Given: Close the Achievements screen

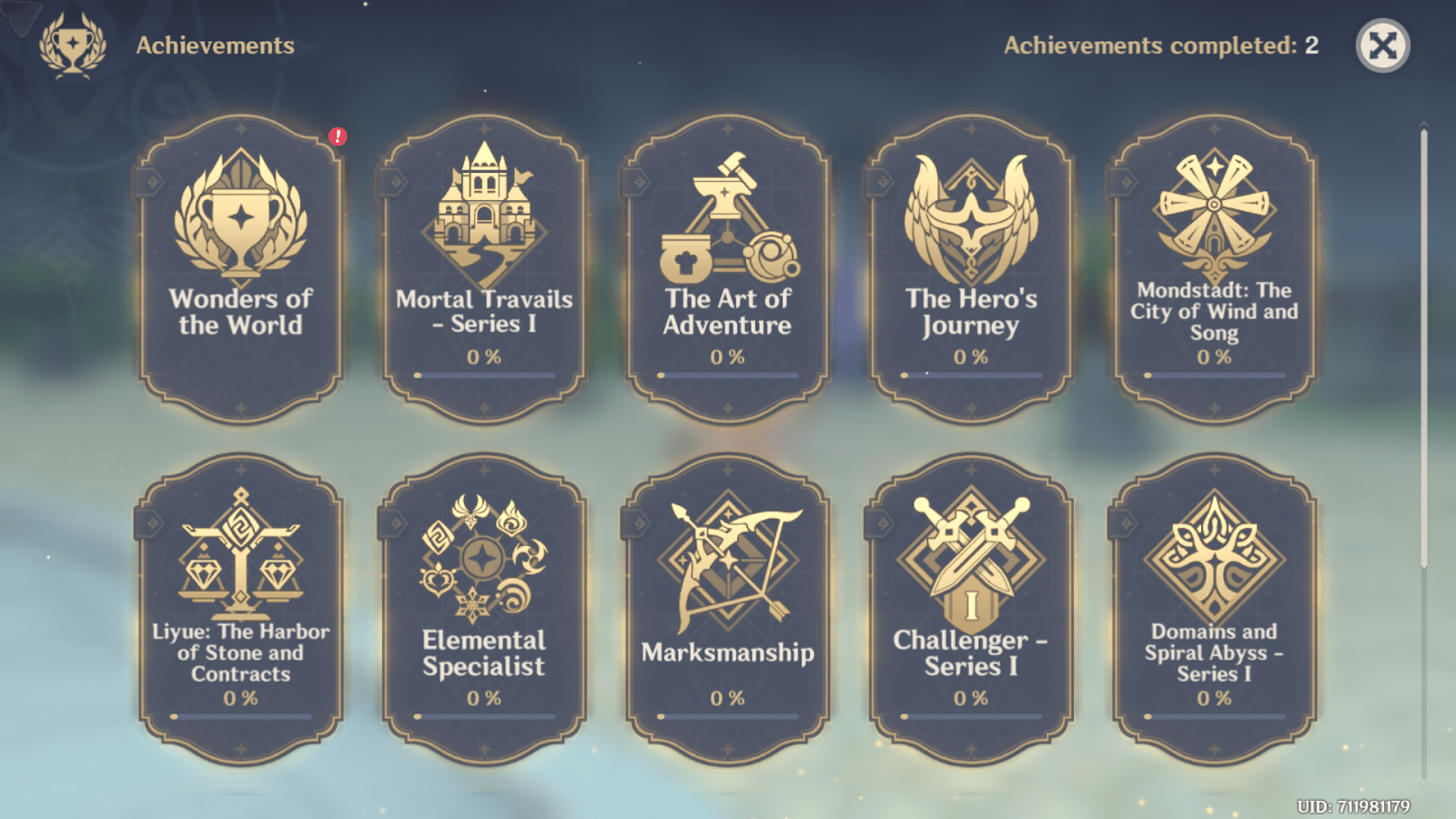Looking at the screenshot, I should [1381, 45].
